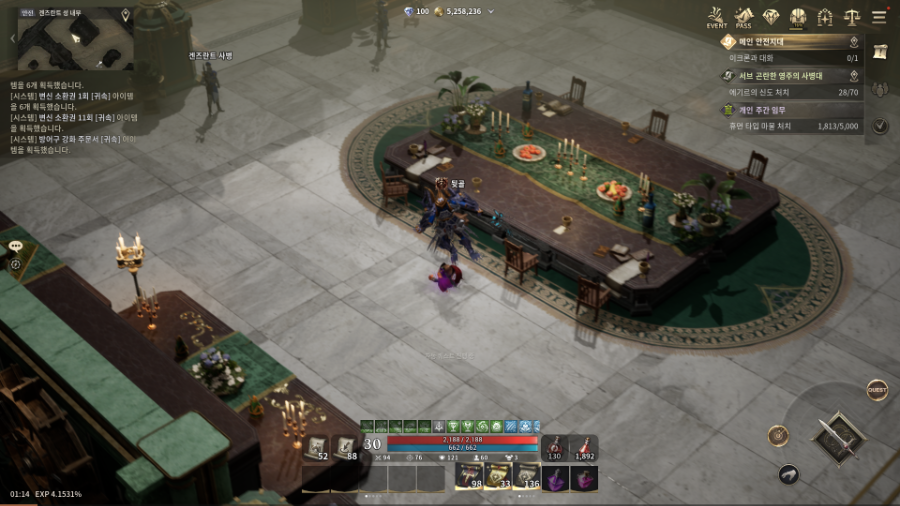Toggle the round target button
900x506 pixels.
778,436
